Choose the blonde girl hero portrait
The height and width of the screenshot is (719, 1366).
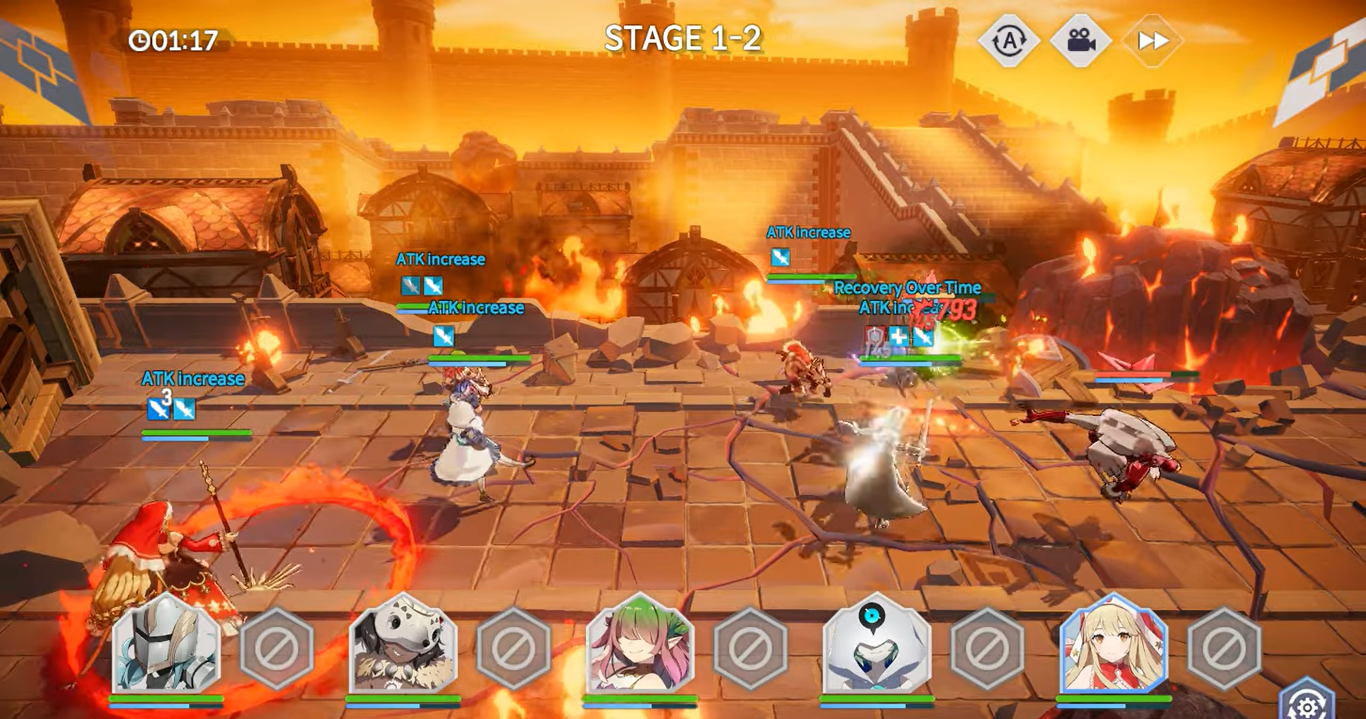pyautogui.click(x=1113, y=645)
